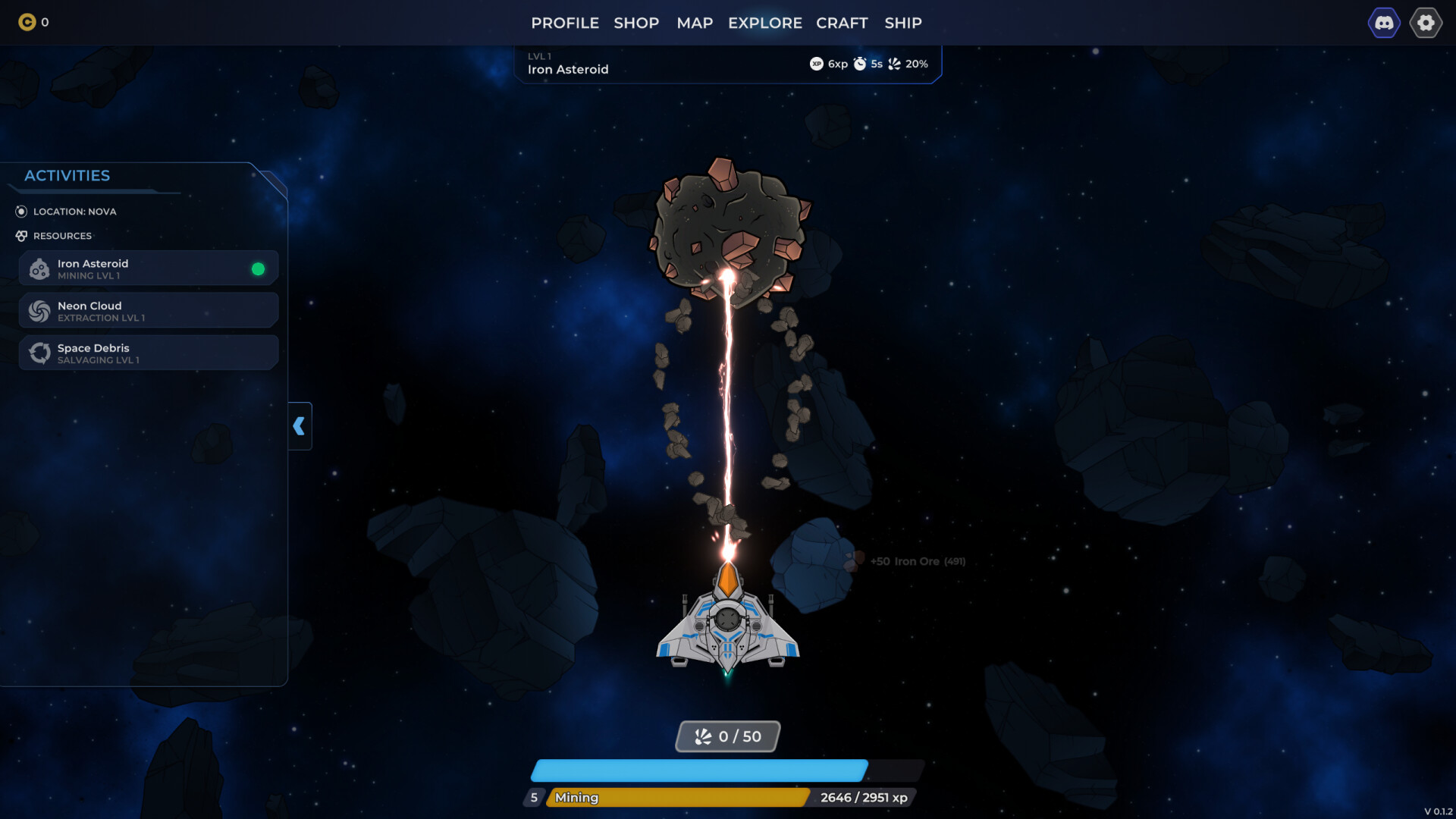
Task: Activate Space Debris salvaging
Action: pyautogui.click(x=148, y=353)
